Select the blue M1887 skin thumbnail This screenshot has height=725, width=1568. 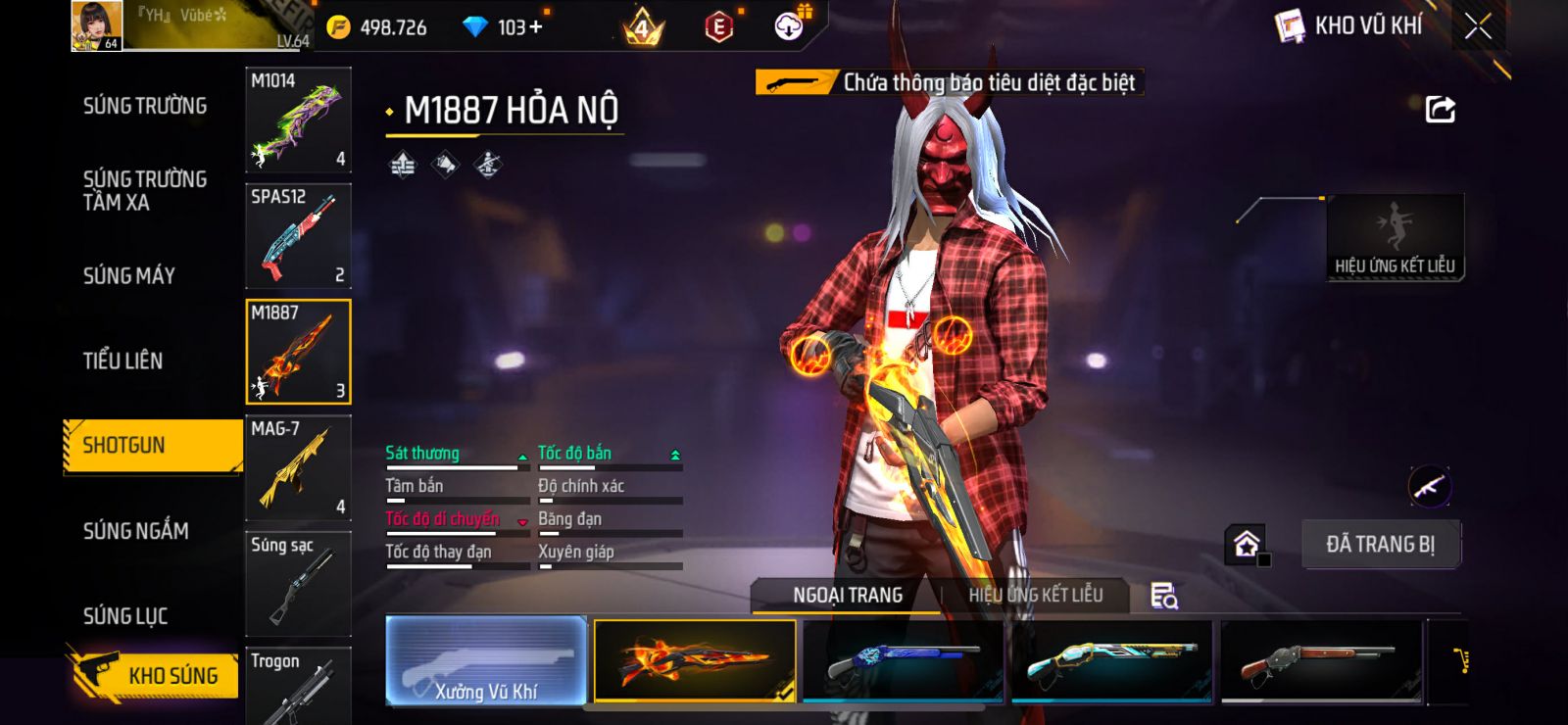tap(903, 661)
